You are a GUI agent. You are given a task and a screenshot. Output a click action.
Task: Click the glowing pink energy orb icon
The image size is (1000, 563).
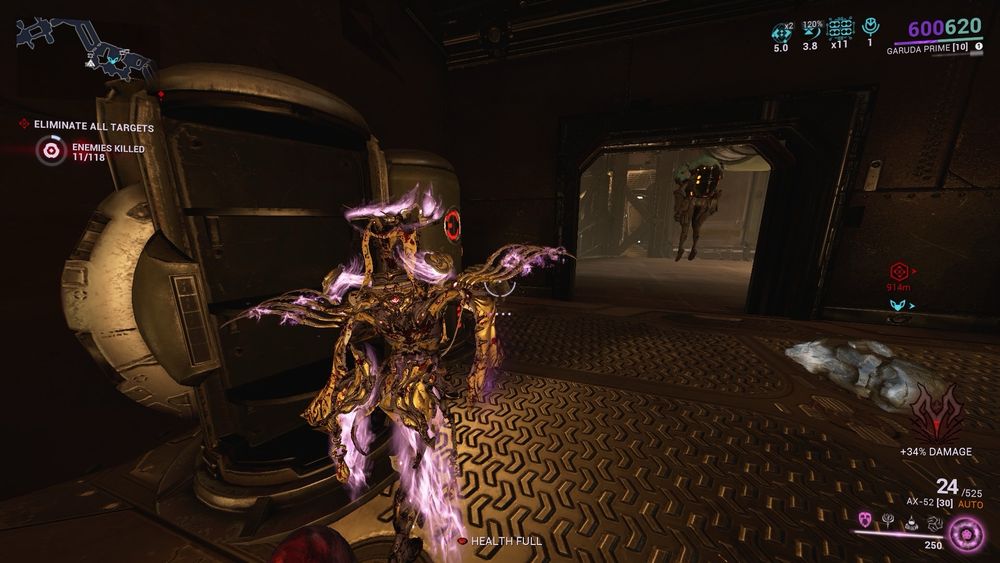coord(965,535)
